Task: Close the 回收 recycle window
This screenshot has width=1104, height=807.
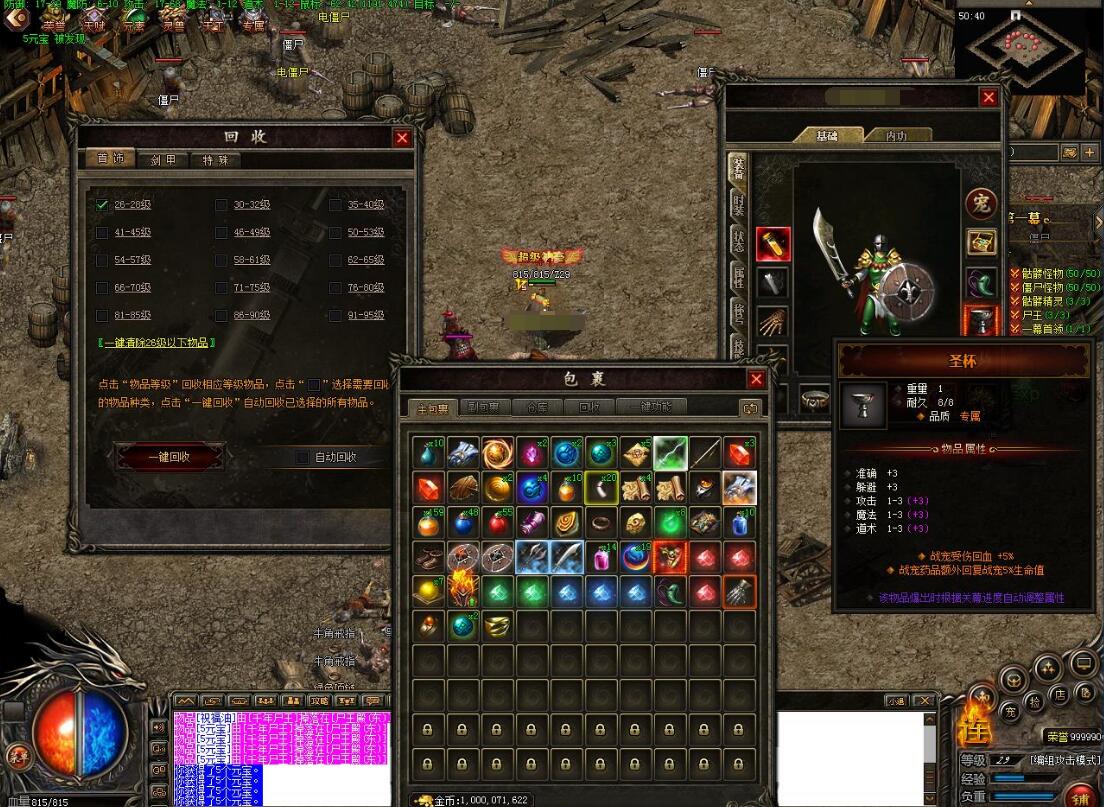Action: coord(402,139)
